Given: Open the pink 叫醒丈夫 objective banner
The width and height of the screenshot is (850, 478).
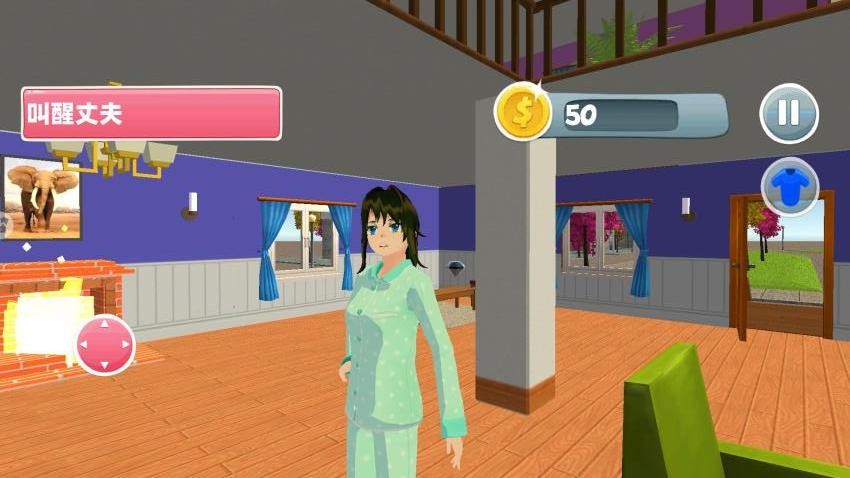Looking at the screenshot, I should tap(151, 113).
